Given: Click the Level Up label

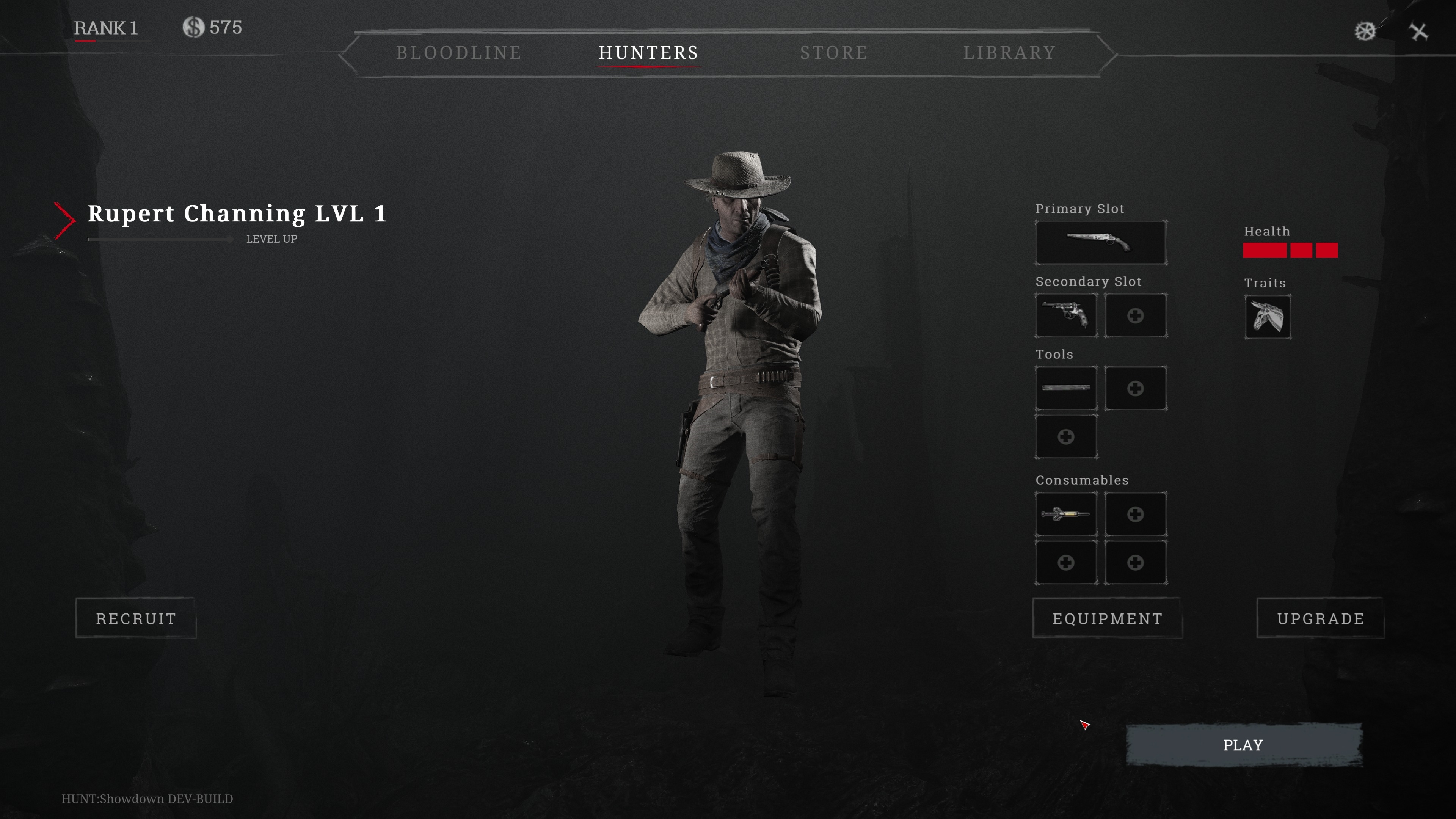Looking at the screenshot, I should pyautogui.click(x=271, y=239).
